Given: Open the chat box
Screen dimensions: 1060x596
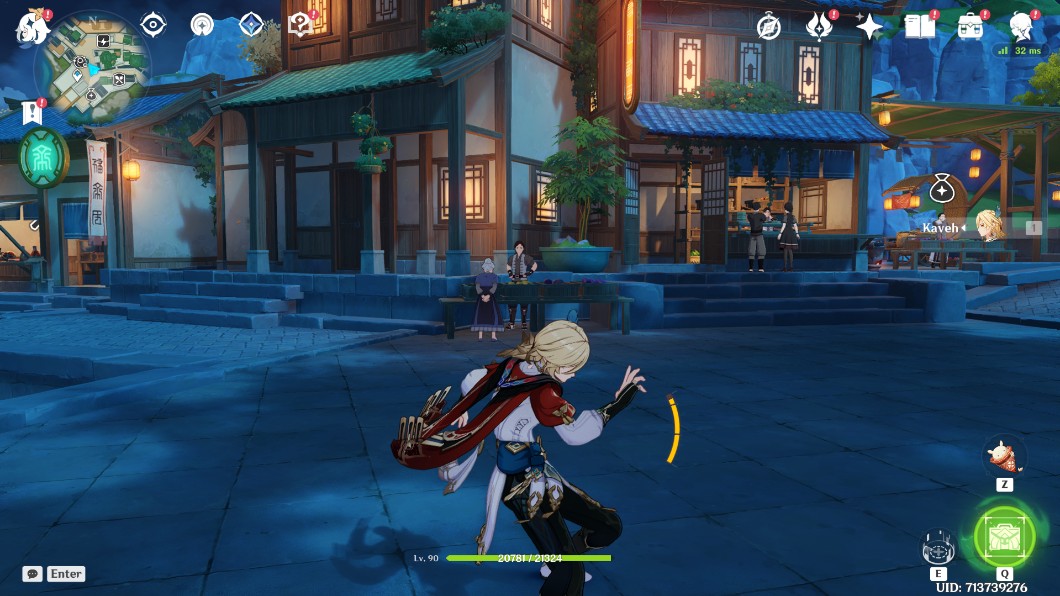Looking at the screenshot, I should (x=33, y=574).
